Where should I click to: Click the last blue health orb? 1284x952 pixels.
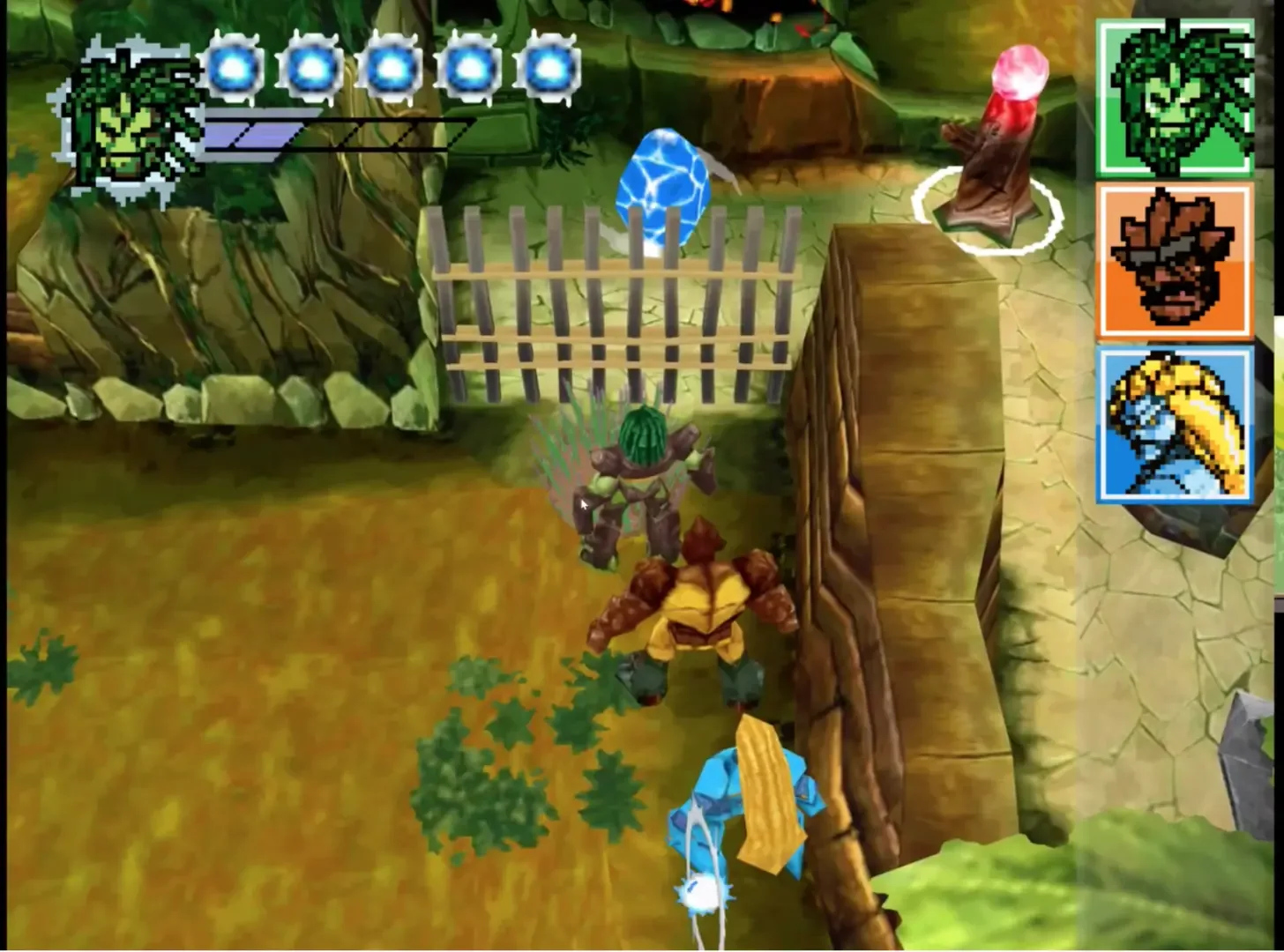[x=544, y=66]
